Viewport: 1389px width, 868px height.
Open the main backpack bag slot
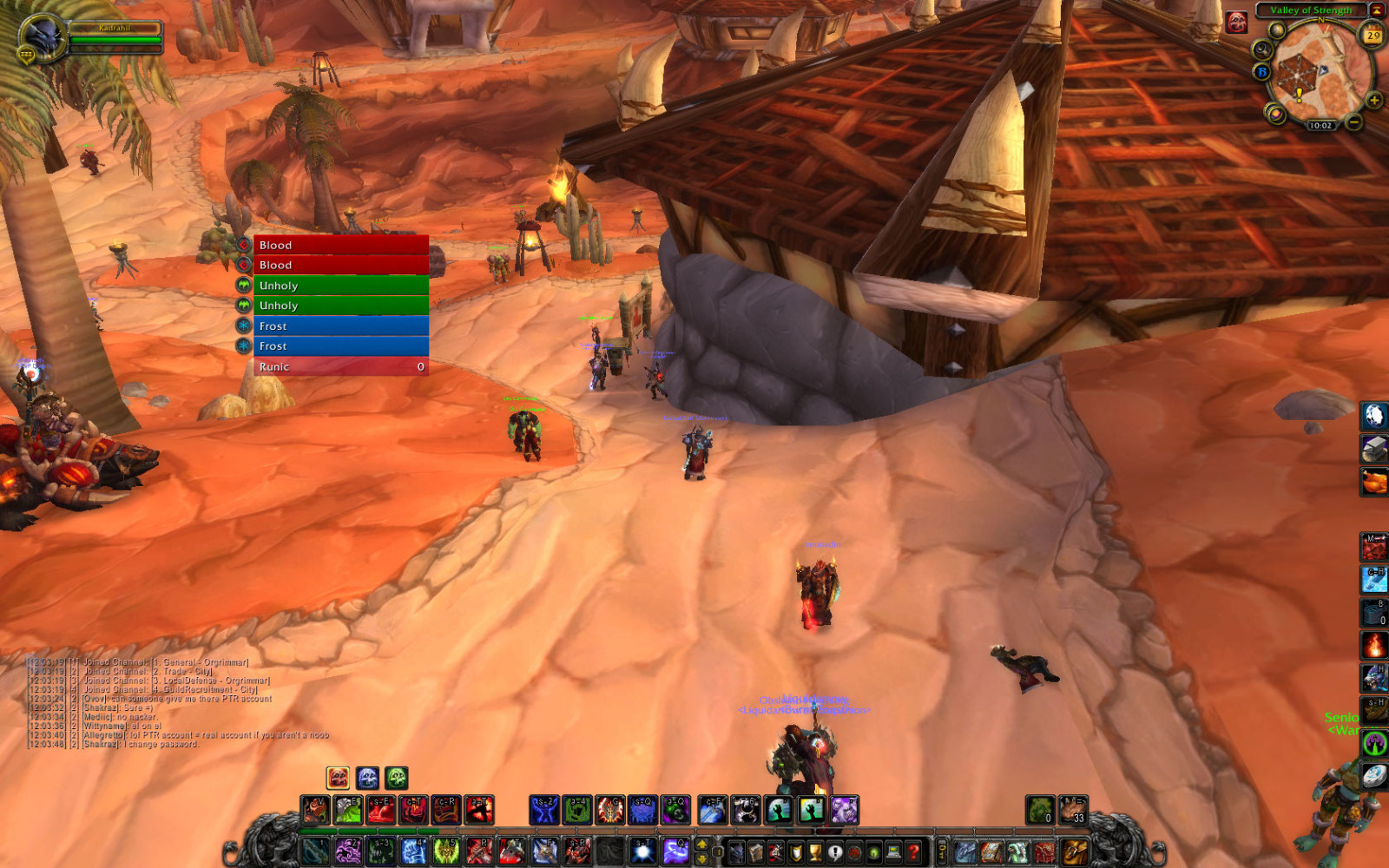click(x=1074, y=852)
